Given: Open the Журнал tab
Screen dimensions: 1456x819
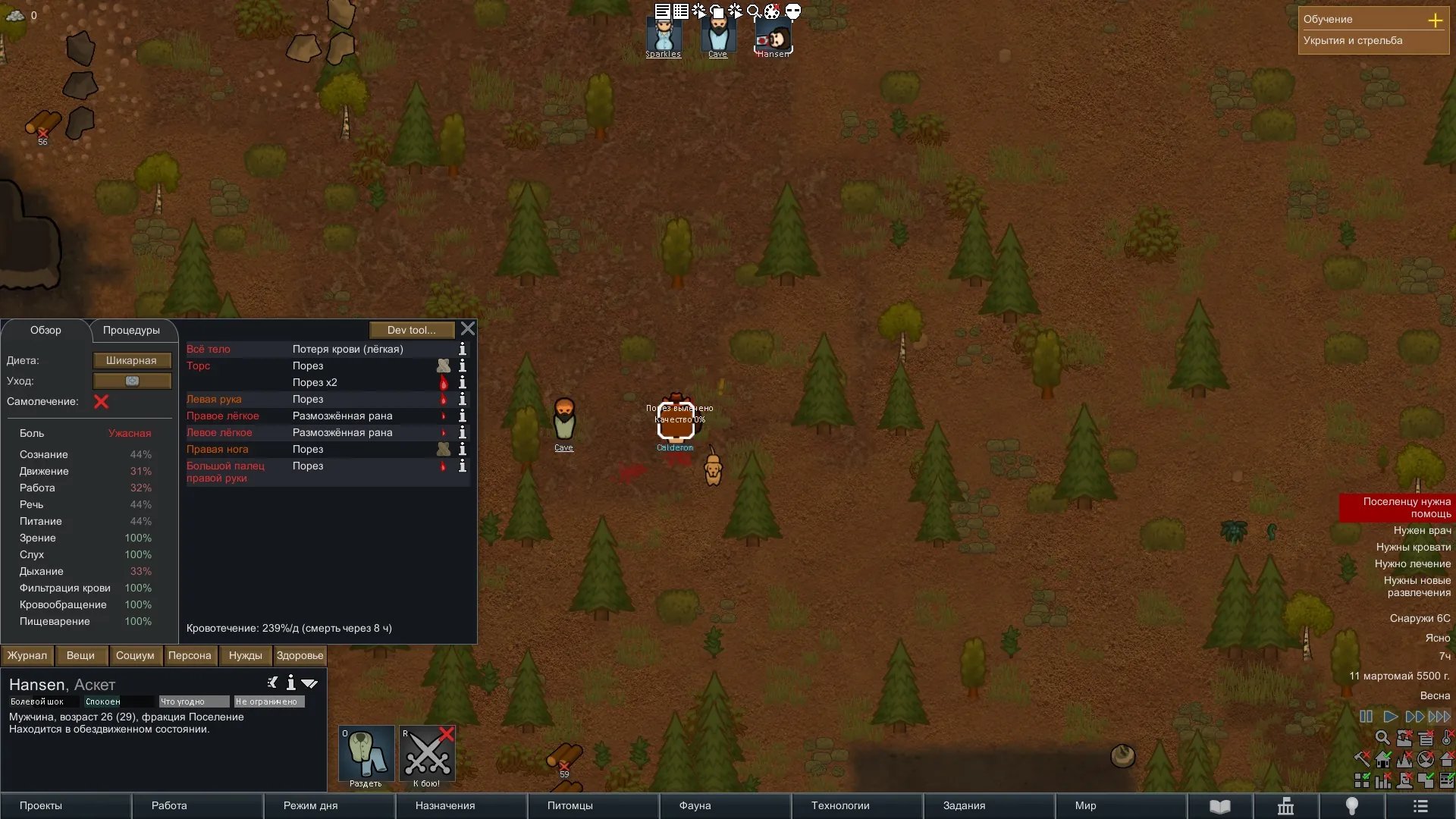Looking at the screenshot, I should 27,656.
